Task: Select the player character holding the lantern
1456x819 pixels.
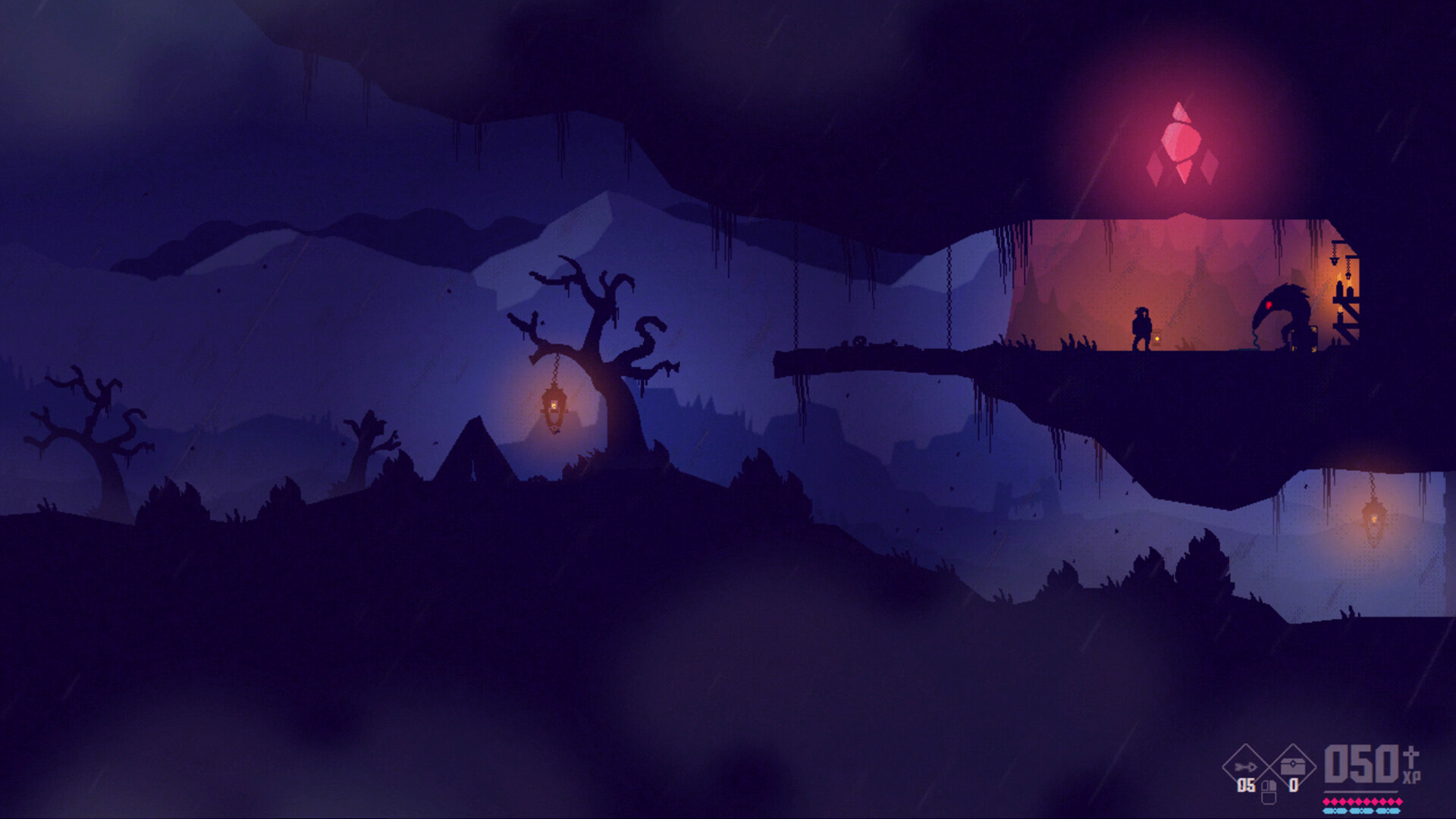Action: click(x=1142, y=326)
